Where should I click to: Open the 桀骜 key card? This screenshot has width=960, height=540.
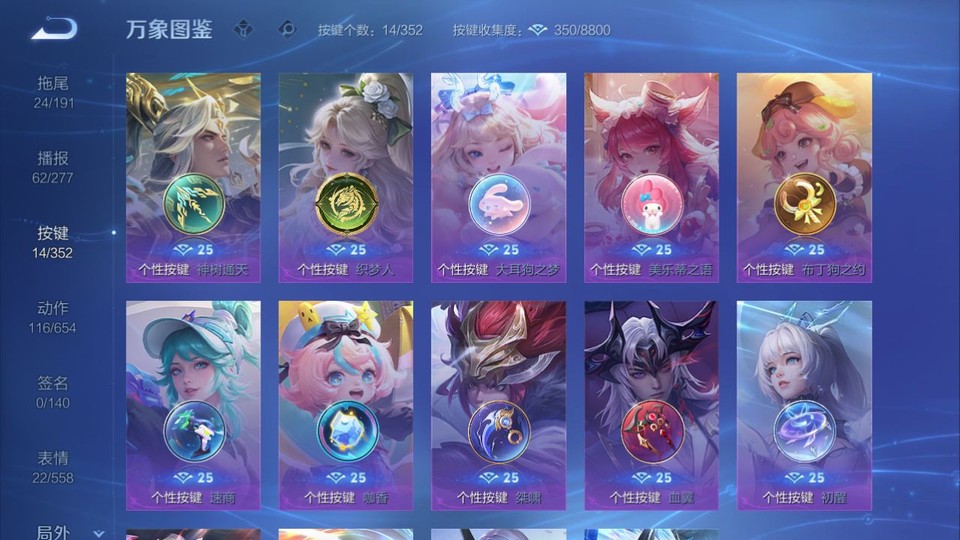click(498, 405)
